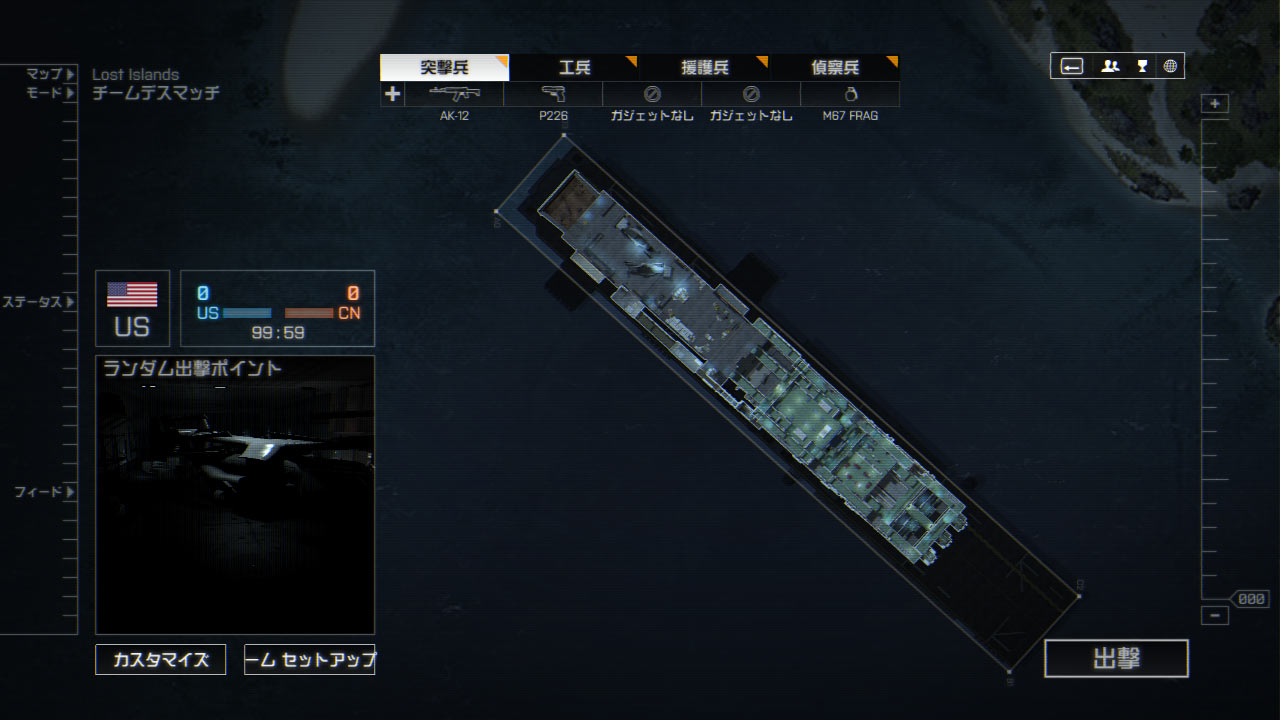1280x720 pixels.
Task: Click the back arrow icon
Action: [x=1071, y=66]
